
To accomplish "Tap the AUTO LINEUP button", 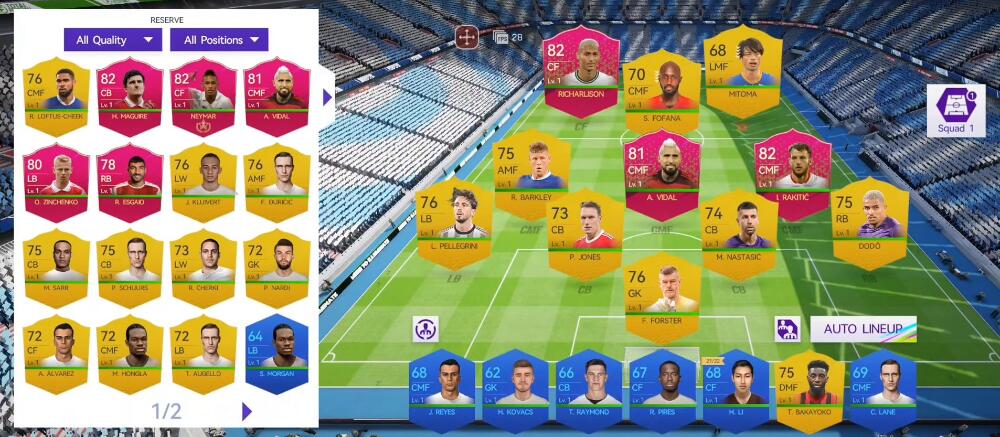I will click(863, 329).
